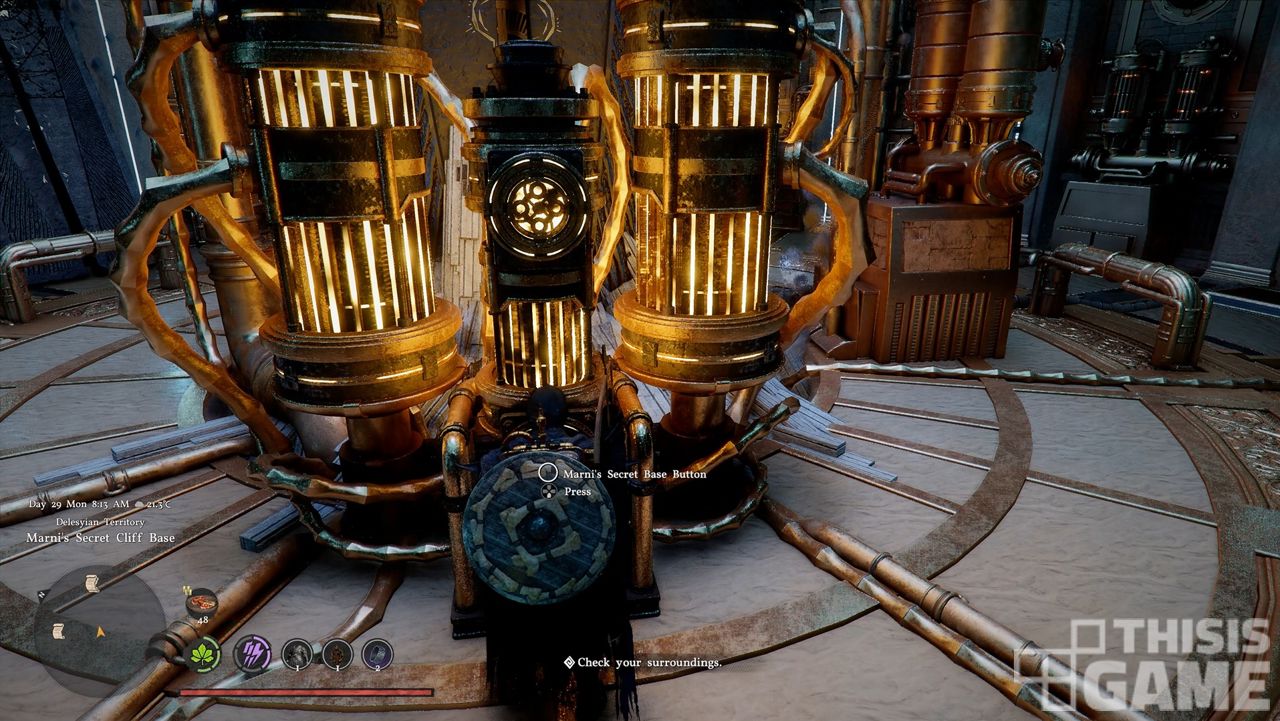Viewport: 1280px width, 721px height.
Task: Activate the green leaf skill icon
Action: pos(204,655)
